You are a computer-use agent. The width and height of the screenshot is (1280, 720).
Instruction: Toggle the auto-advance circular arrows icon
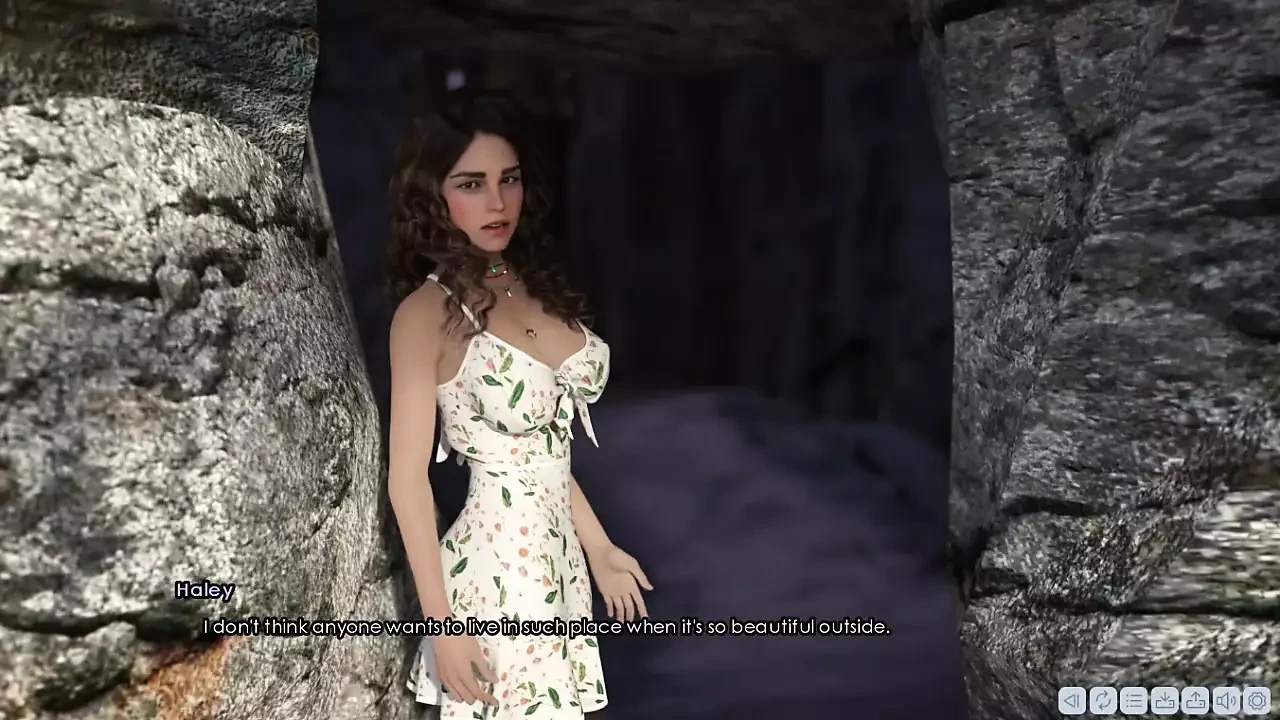tap(1103, 701)
